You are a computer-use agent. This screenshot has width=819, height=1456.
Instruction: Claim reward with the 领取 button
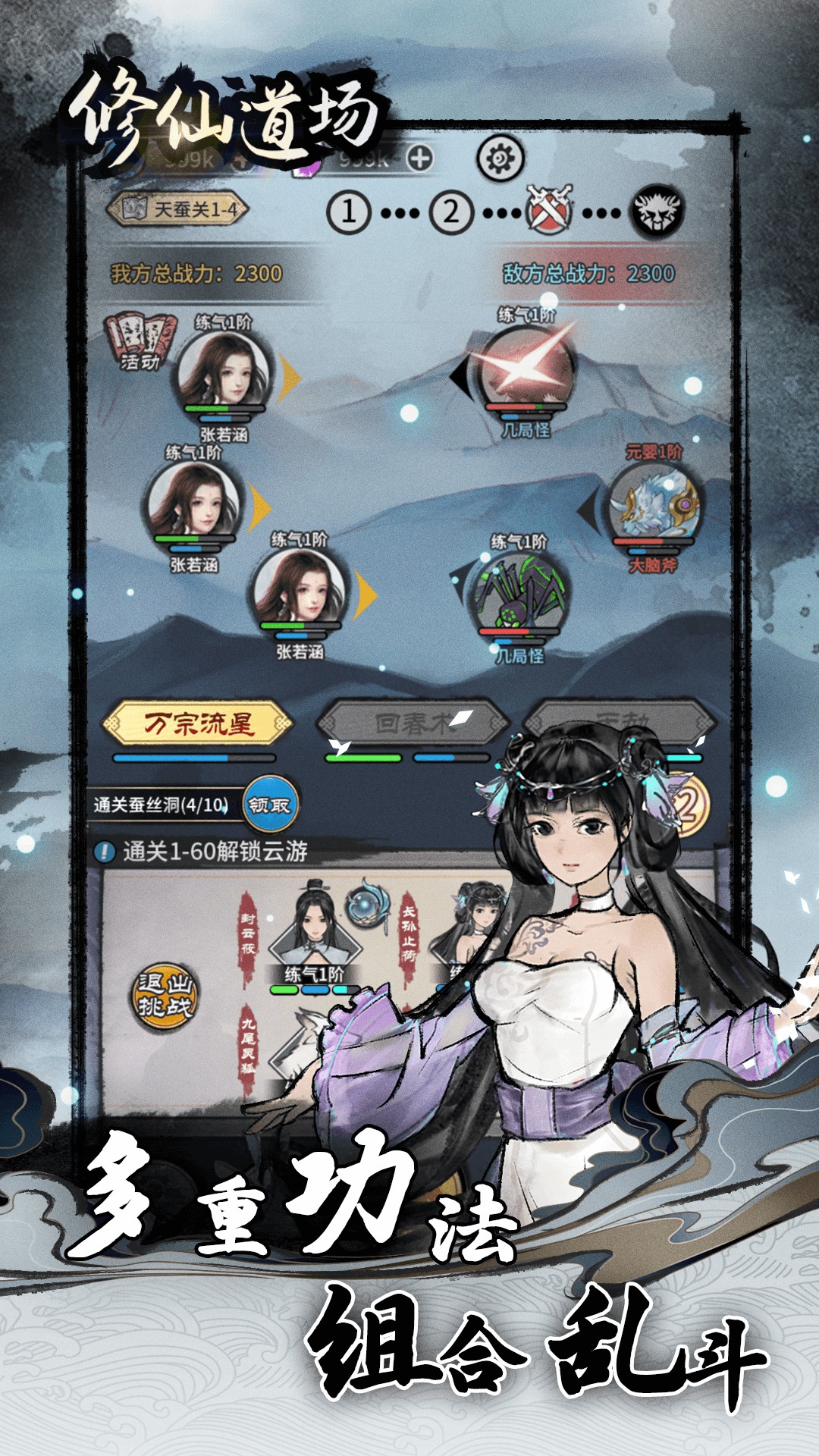270,805
